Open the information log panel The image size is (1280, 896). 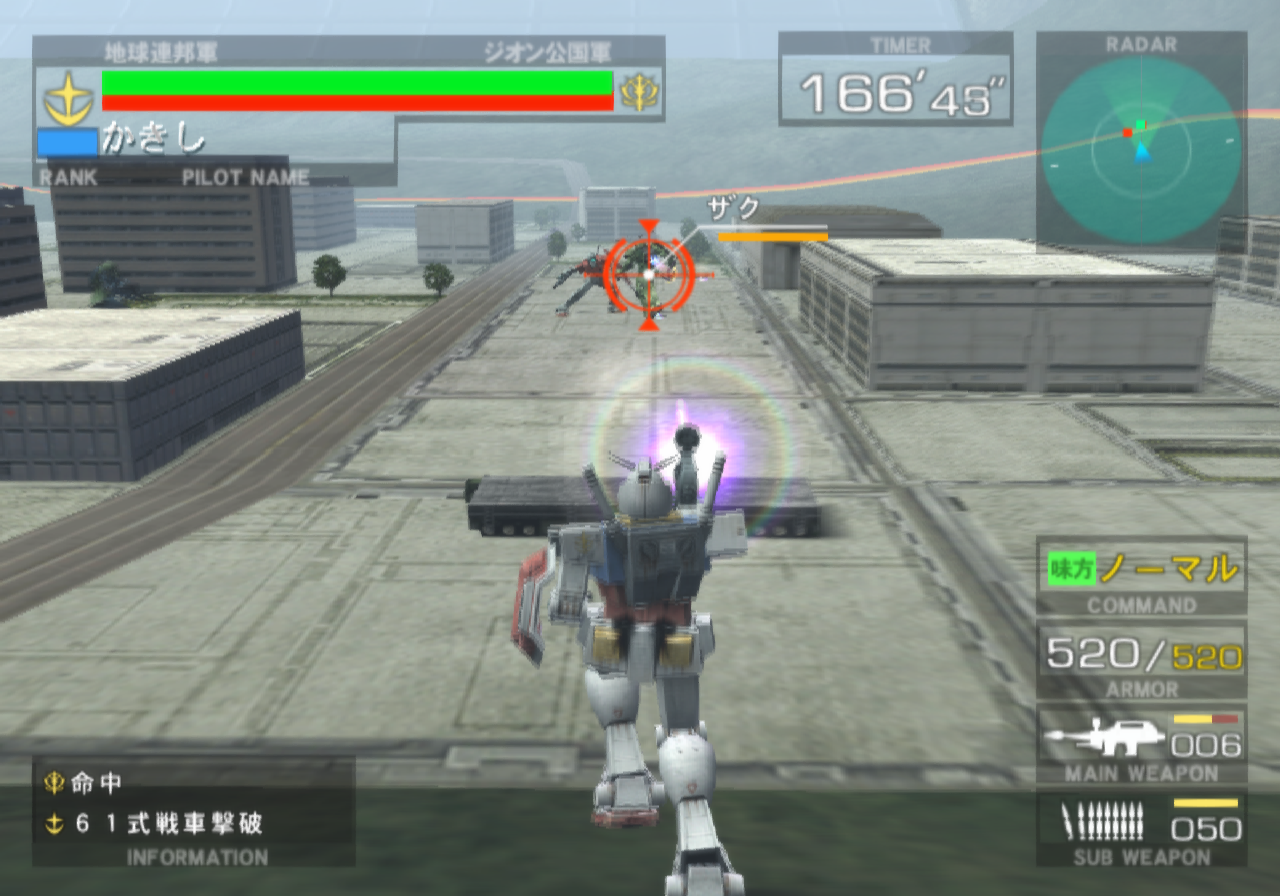(194, 809)
